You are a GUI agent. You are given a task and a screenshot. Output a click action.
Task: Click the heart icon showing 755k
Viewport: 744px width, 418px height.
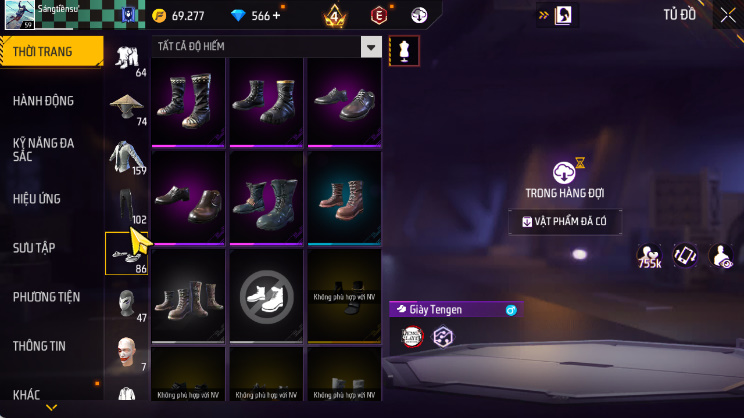[x=649, y=257]
